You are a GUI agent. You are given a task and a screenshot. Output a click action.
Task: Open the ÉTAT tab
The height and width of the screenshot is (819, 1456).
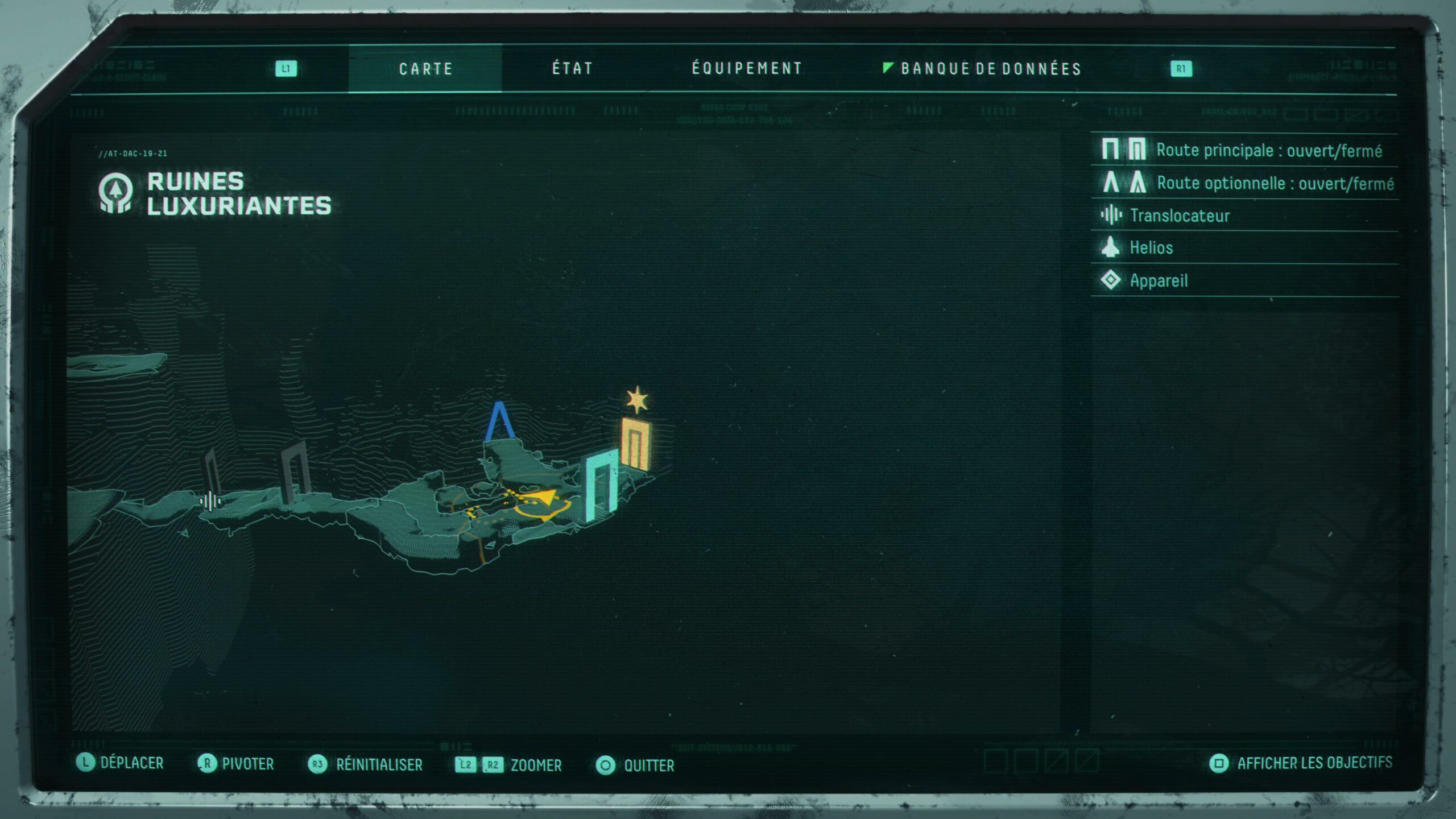pyautogui.click(x=572, y=69)
